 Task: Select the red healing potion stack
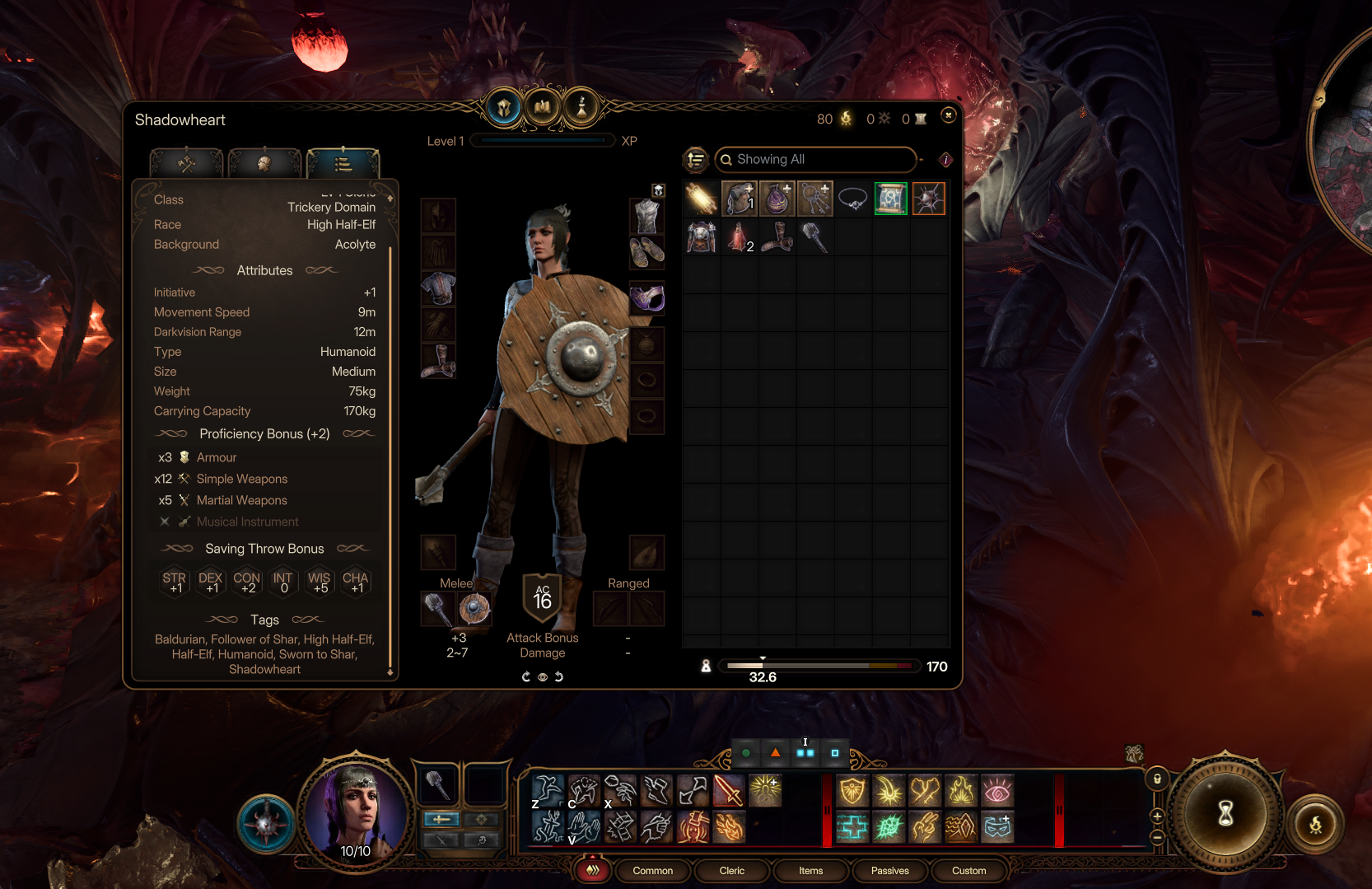click(x=739, y=238)
